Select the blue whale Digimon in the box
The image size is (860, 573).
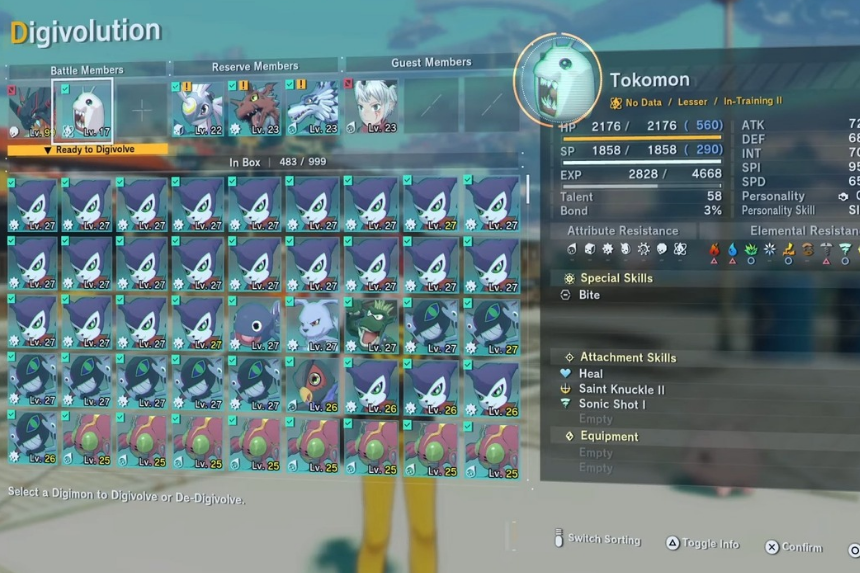257,324
